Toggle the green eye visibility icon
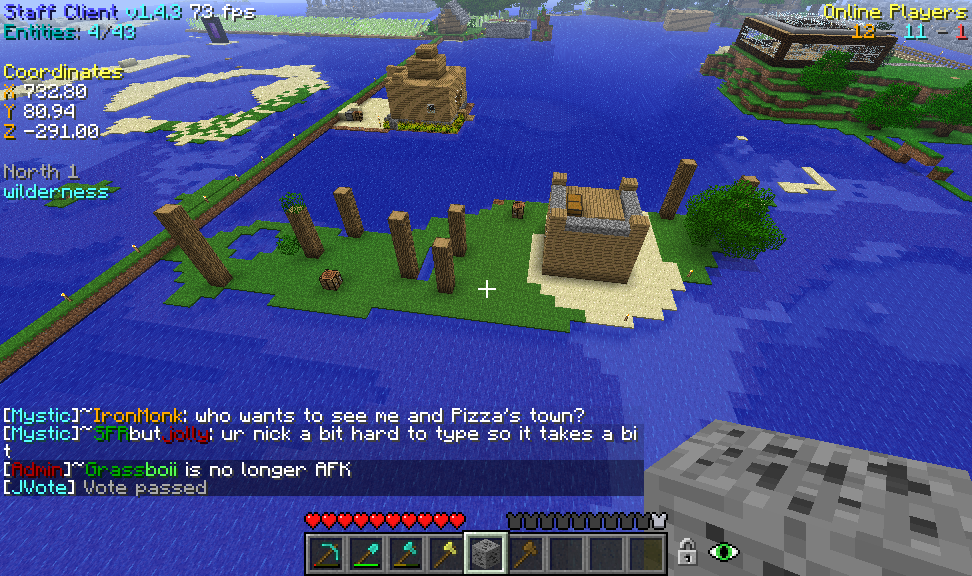The image size is (972, 576). pos(723,551)
